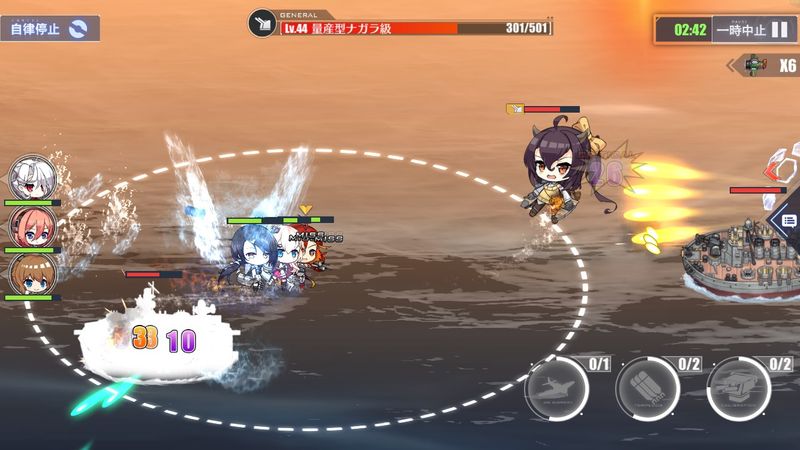The image size is (800, 450).
Task: Activate the main gun barrage skill
Action: 738,388
